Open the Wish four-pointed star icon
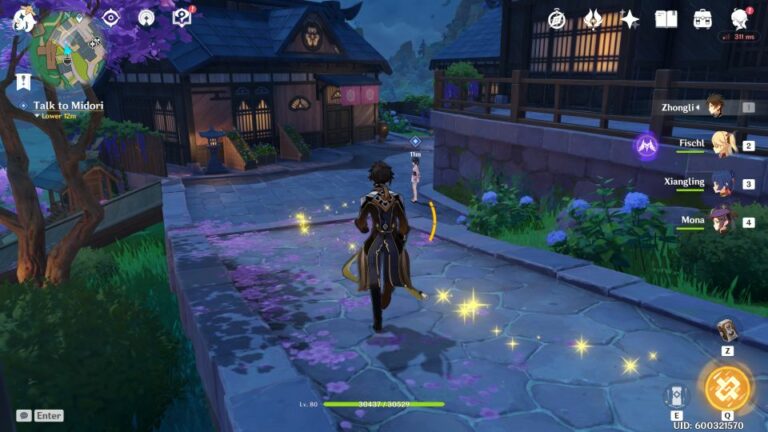Screen dimensions: 768x432 (x=630, y=19)
